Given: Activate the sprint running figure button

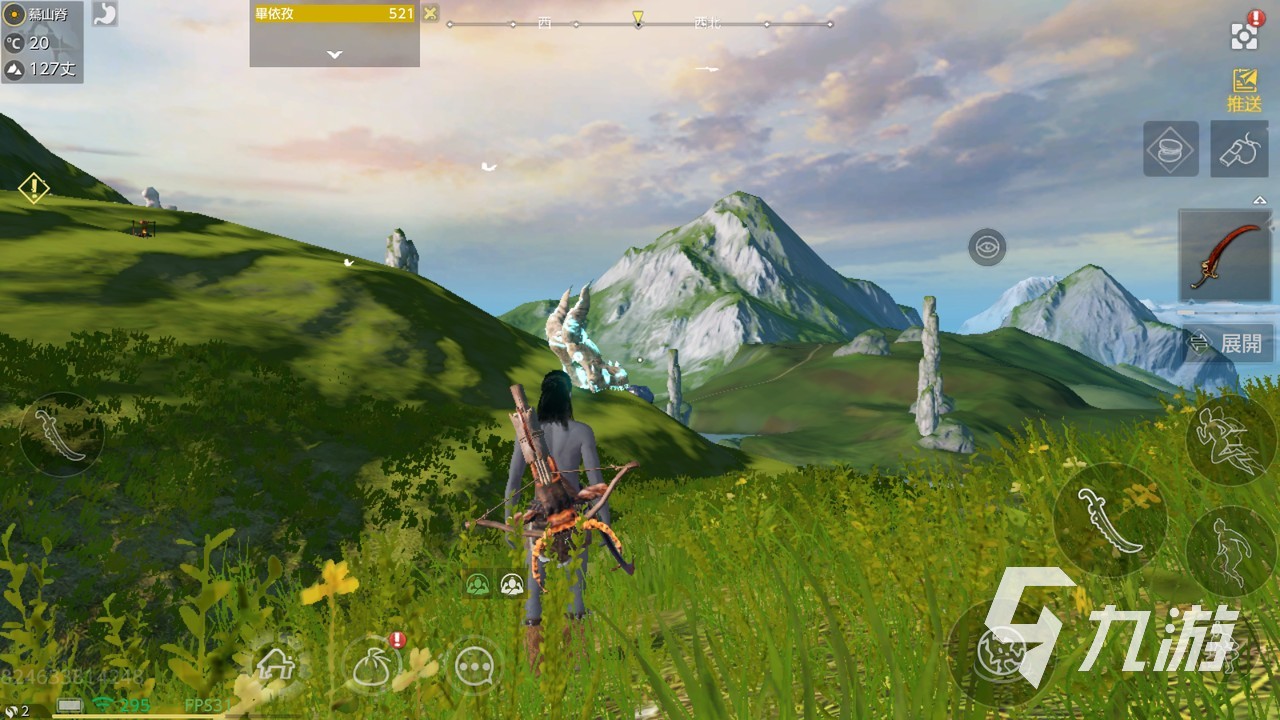Looking at the screenshot, I should click(1231, 440).
